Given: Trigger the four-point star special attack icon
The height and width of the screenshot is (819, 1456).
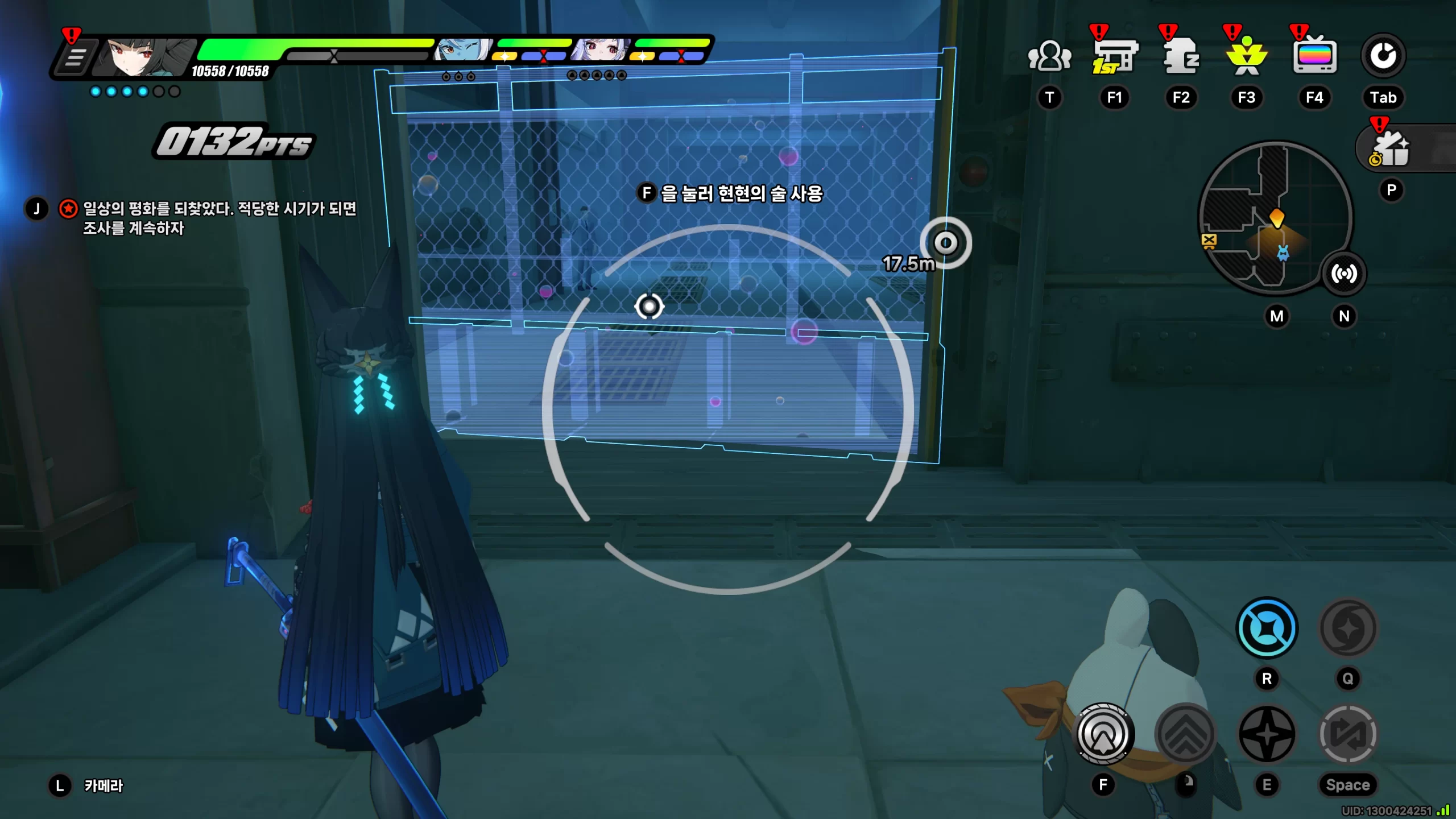Looking at the screenshot, I should 1267,734.
